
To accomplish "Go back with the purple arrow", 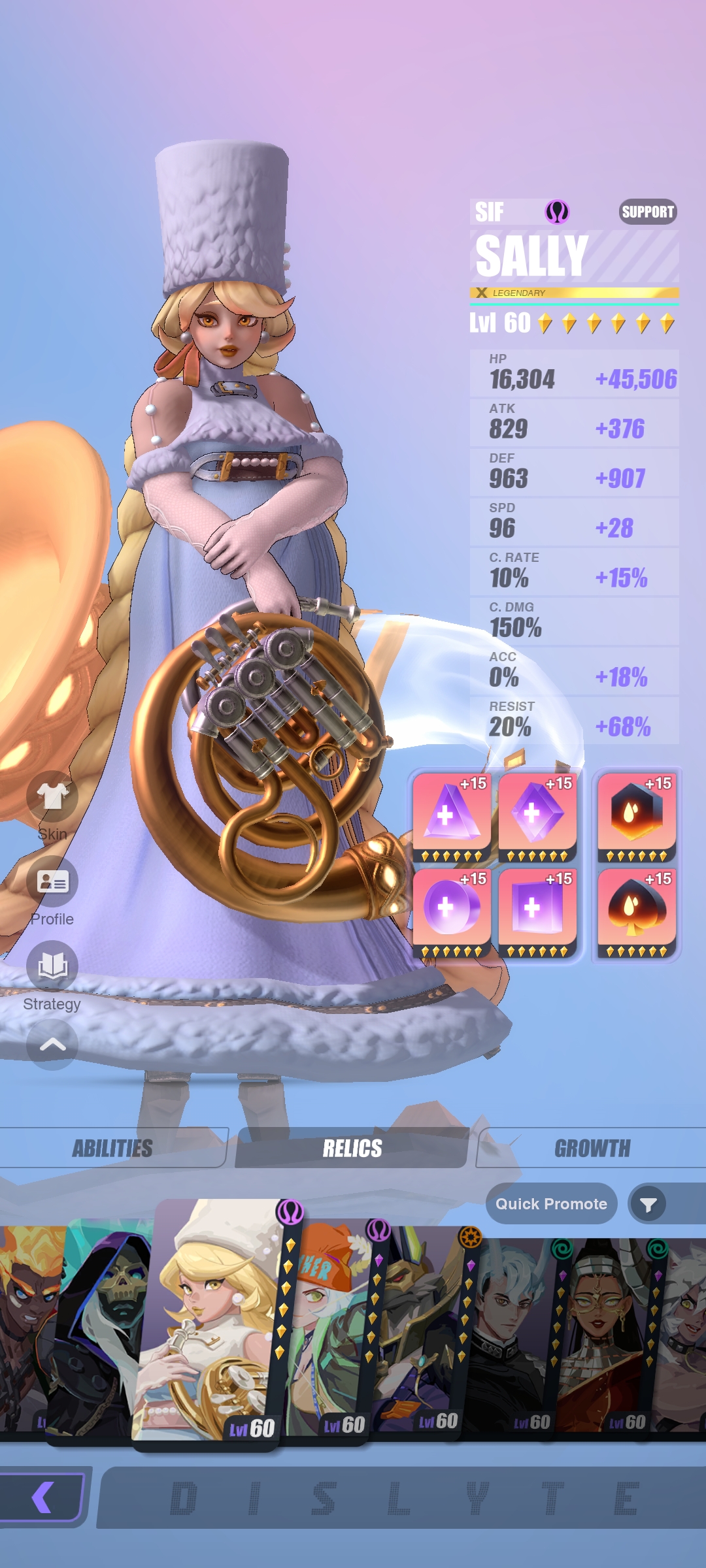I will coord(42,1497).
